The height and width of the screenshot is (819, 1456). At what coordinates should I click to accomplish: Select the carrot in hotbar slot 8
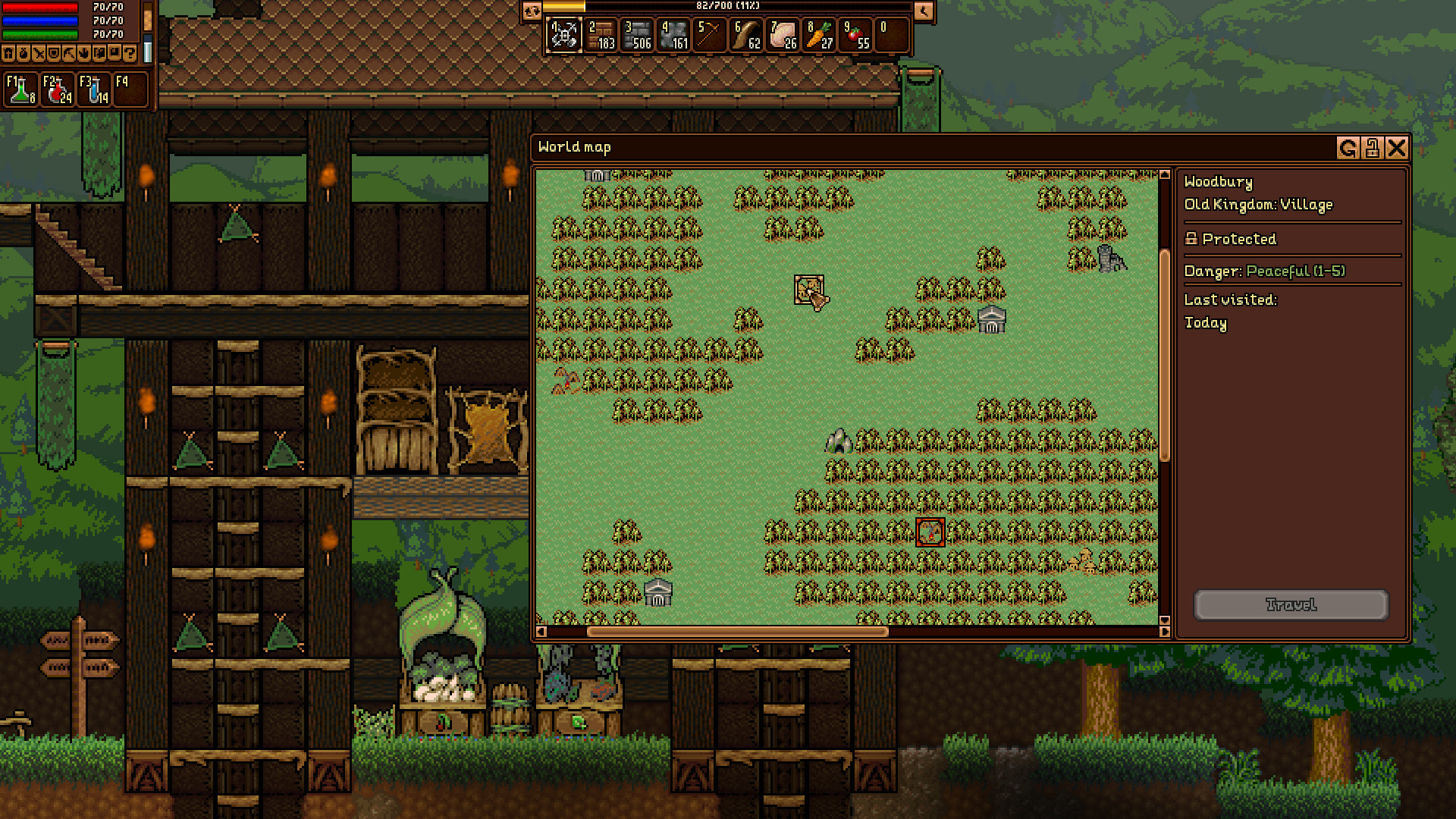coord(820,36)
